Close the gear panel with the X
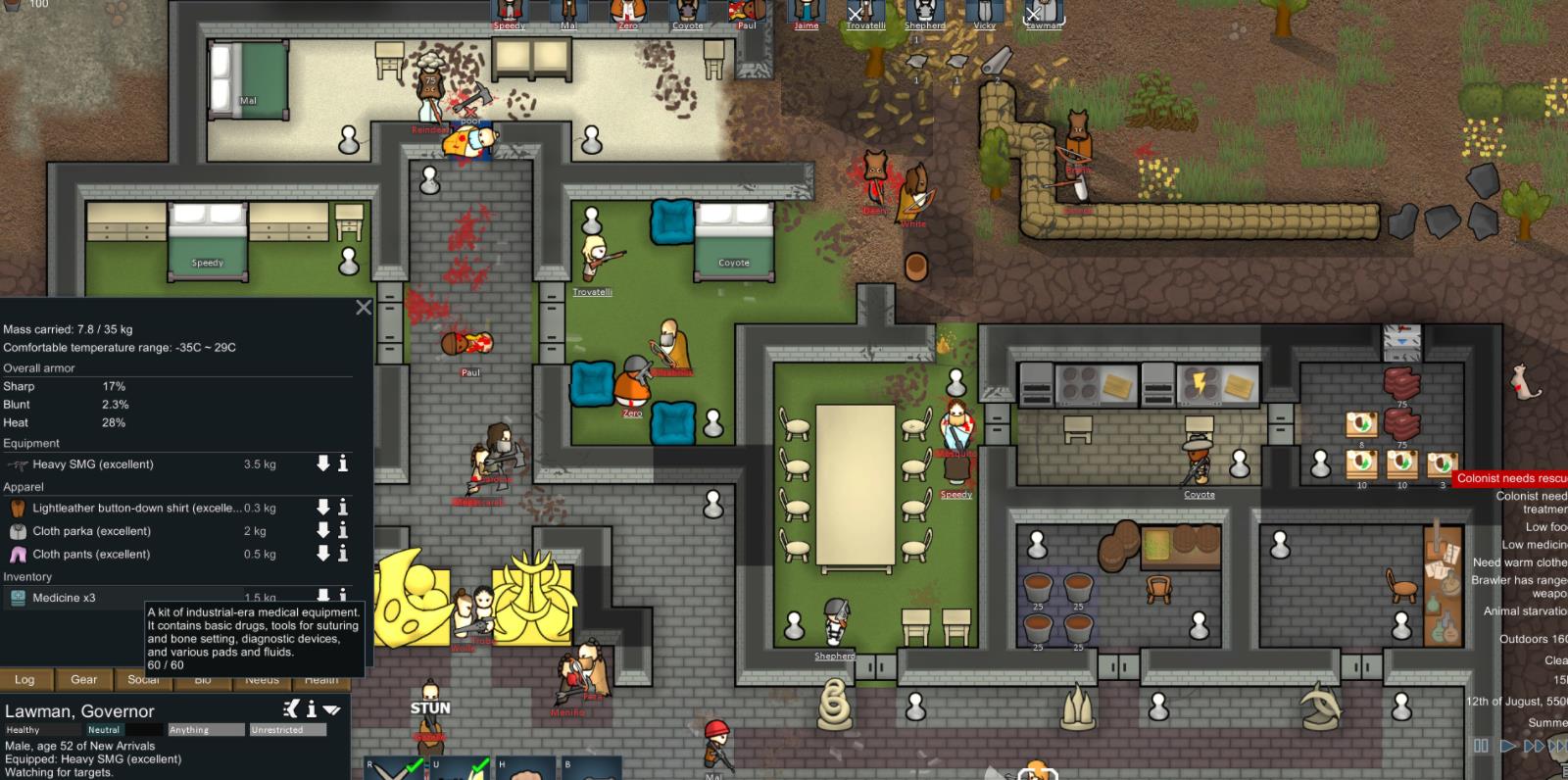Screen dimensions: 1568x780 pyautogui.click(x=364, y=308)
